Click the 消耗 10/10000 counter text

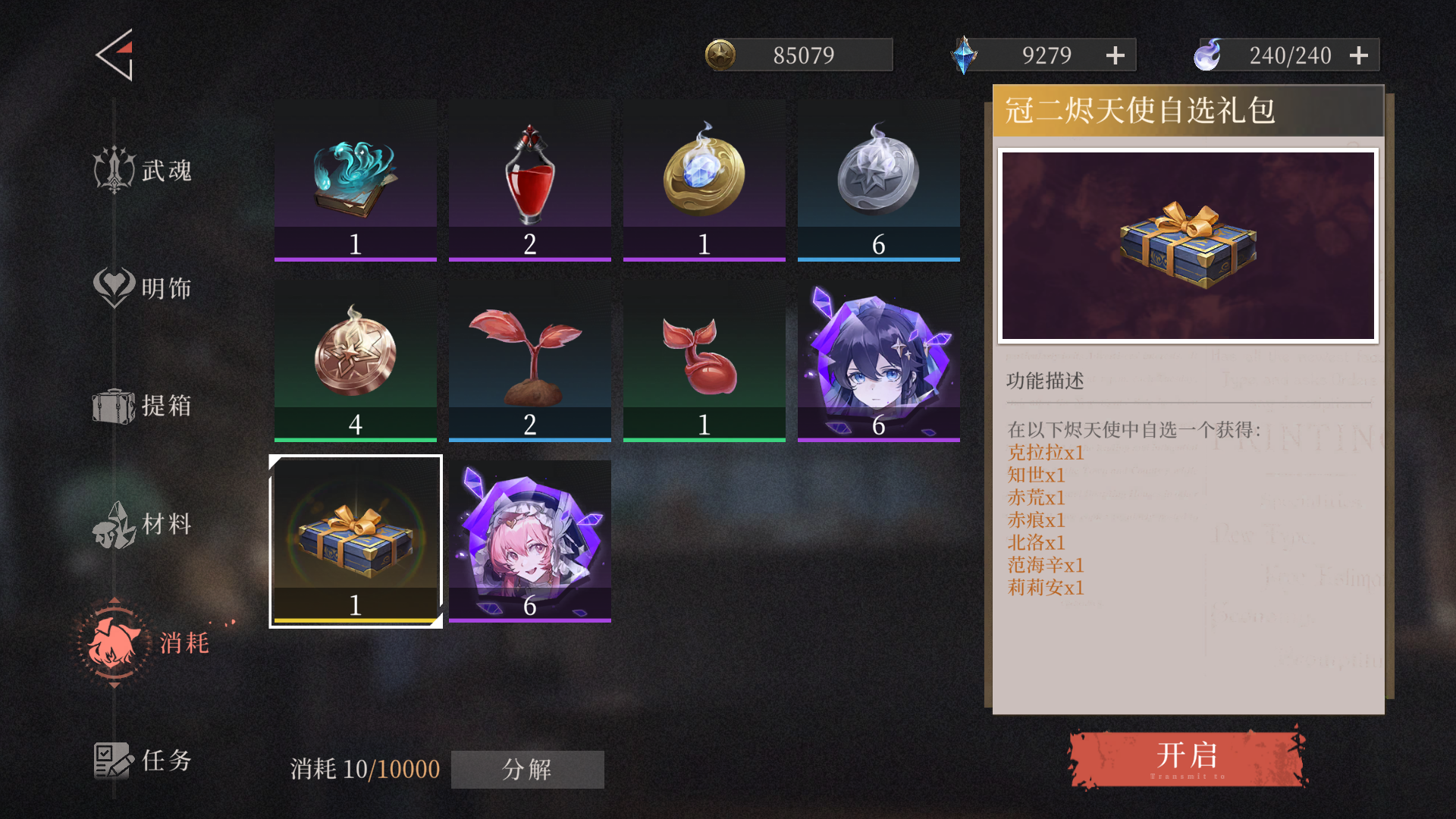(x=364, y=769)
